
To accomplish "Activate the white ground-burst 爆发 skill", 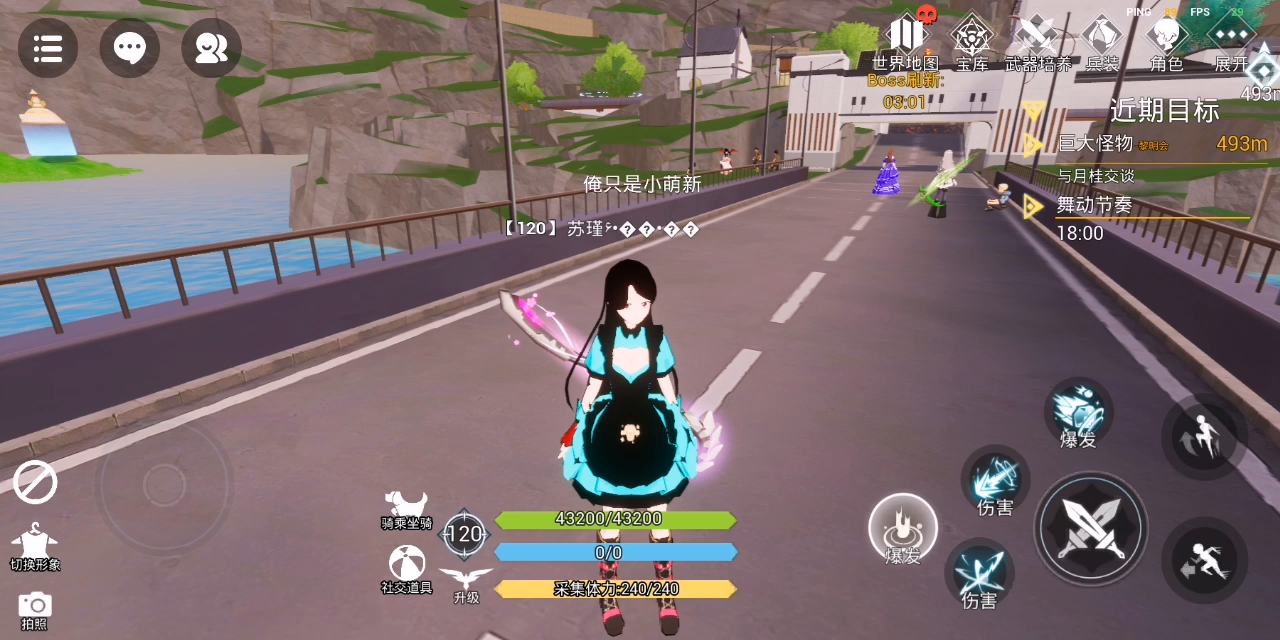I will [x=903, y=527].
